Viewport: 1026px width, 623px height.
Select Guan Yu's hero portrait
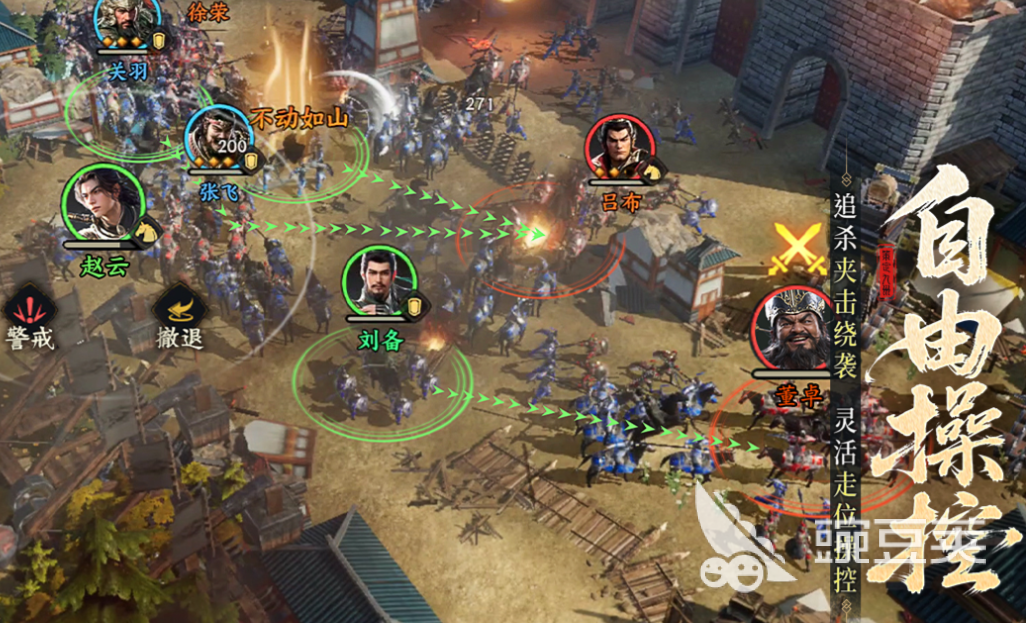pyautogui.click(x=128, y=20)
